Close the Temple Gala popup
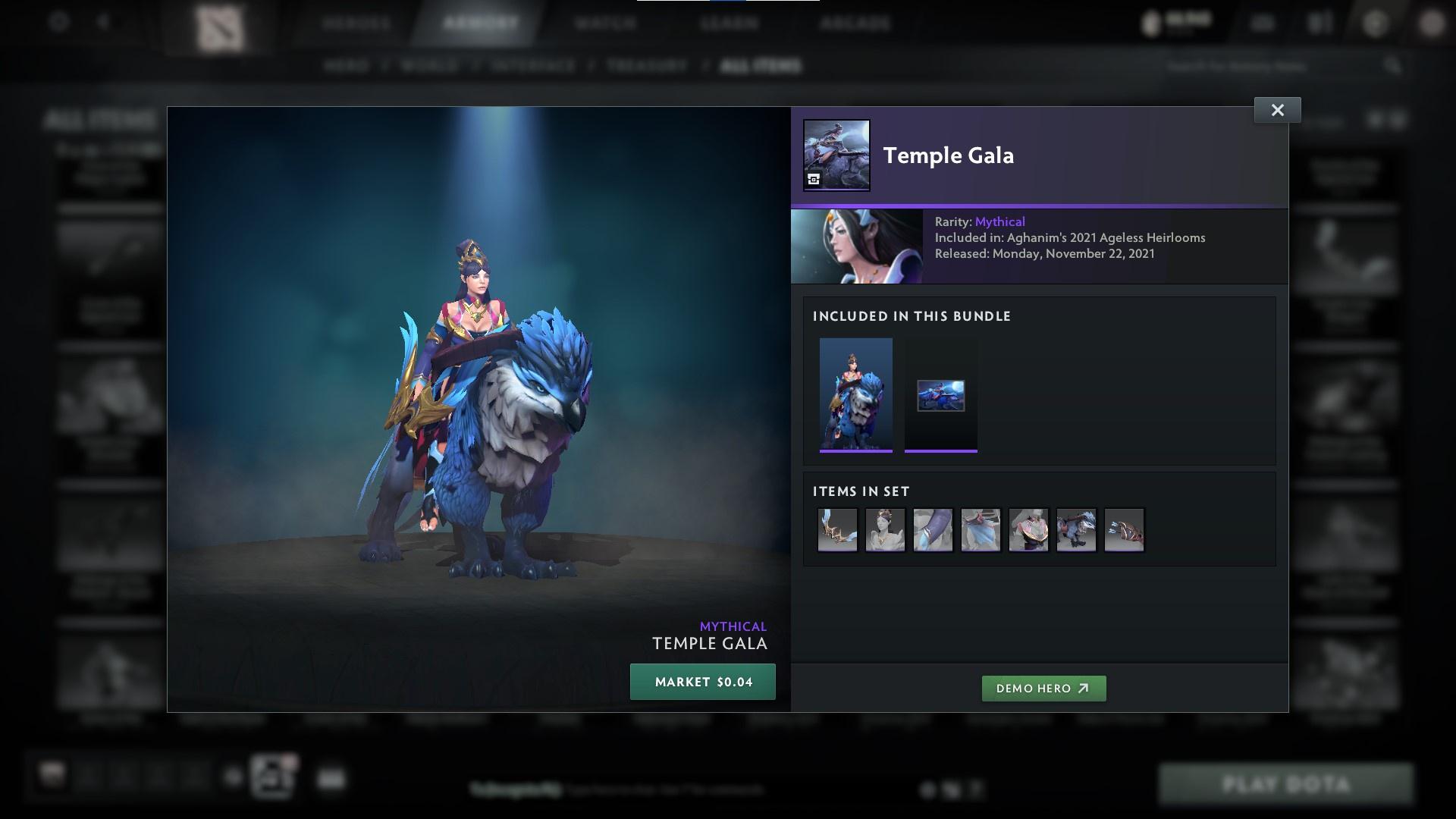 tap(1277, 109)
